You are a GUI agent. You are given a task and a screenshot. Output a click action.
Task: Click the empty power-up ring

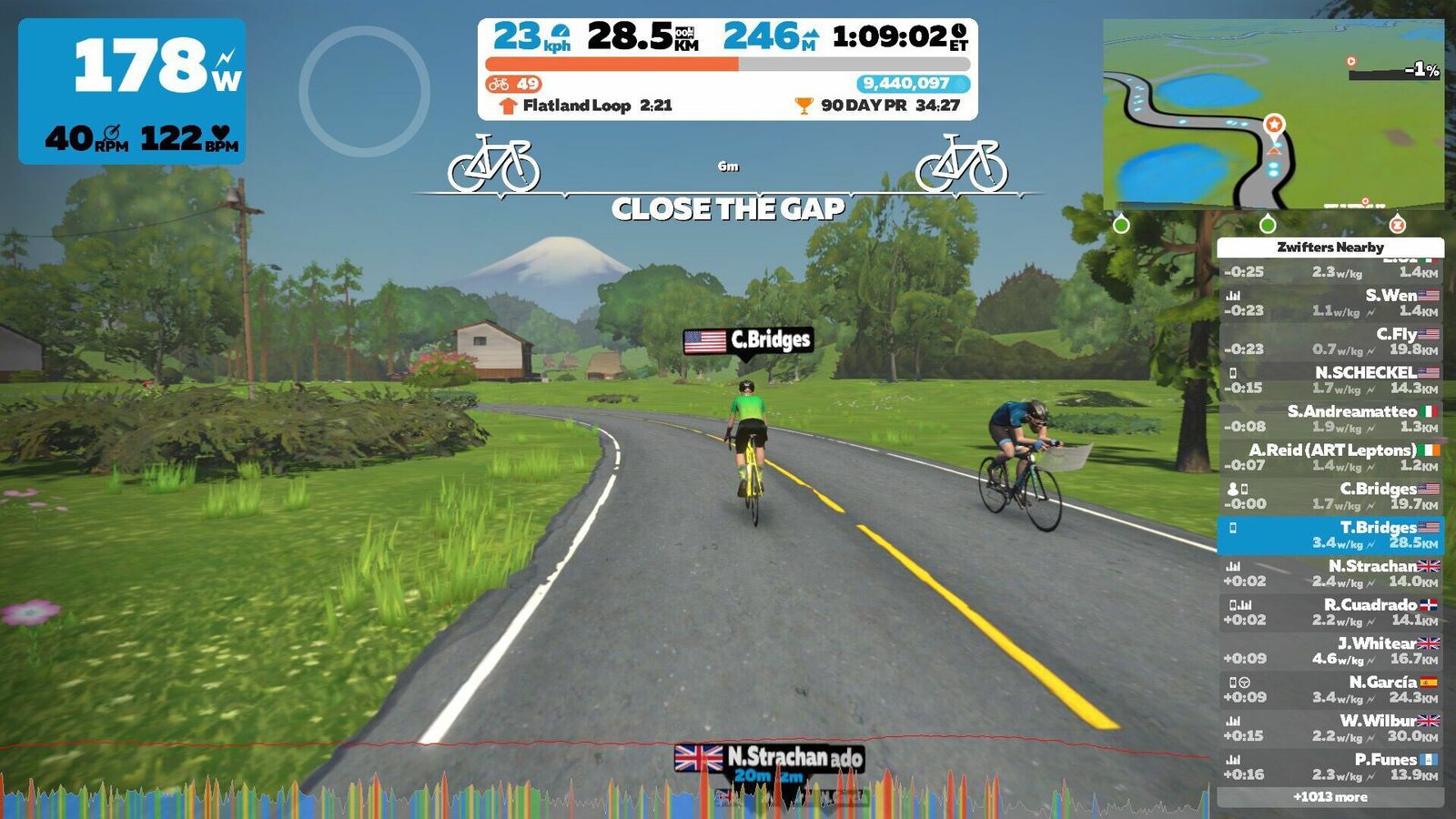click(x=364, y=91)
